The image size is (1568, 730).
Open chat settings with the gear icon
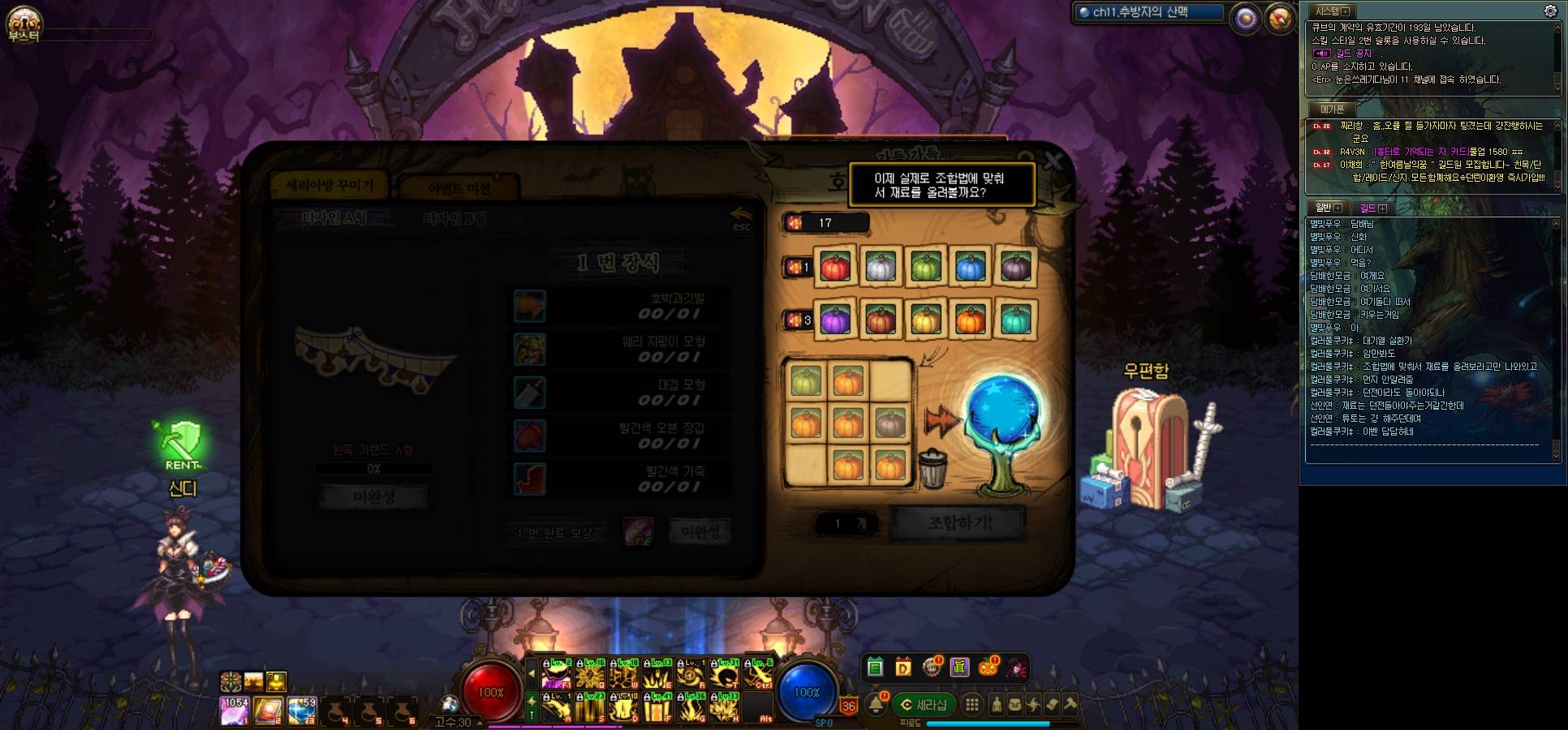coord(1550,11)
